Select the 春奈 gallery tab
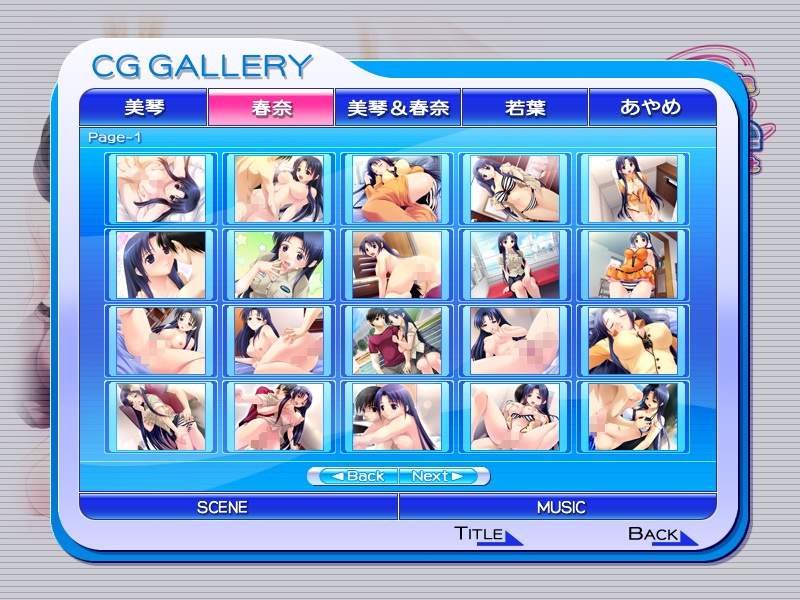The height and width of the screenshot is (600, 800). [271, 107]
